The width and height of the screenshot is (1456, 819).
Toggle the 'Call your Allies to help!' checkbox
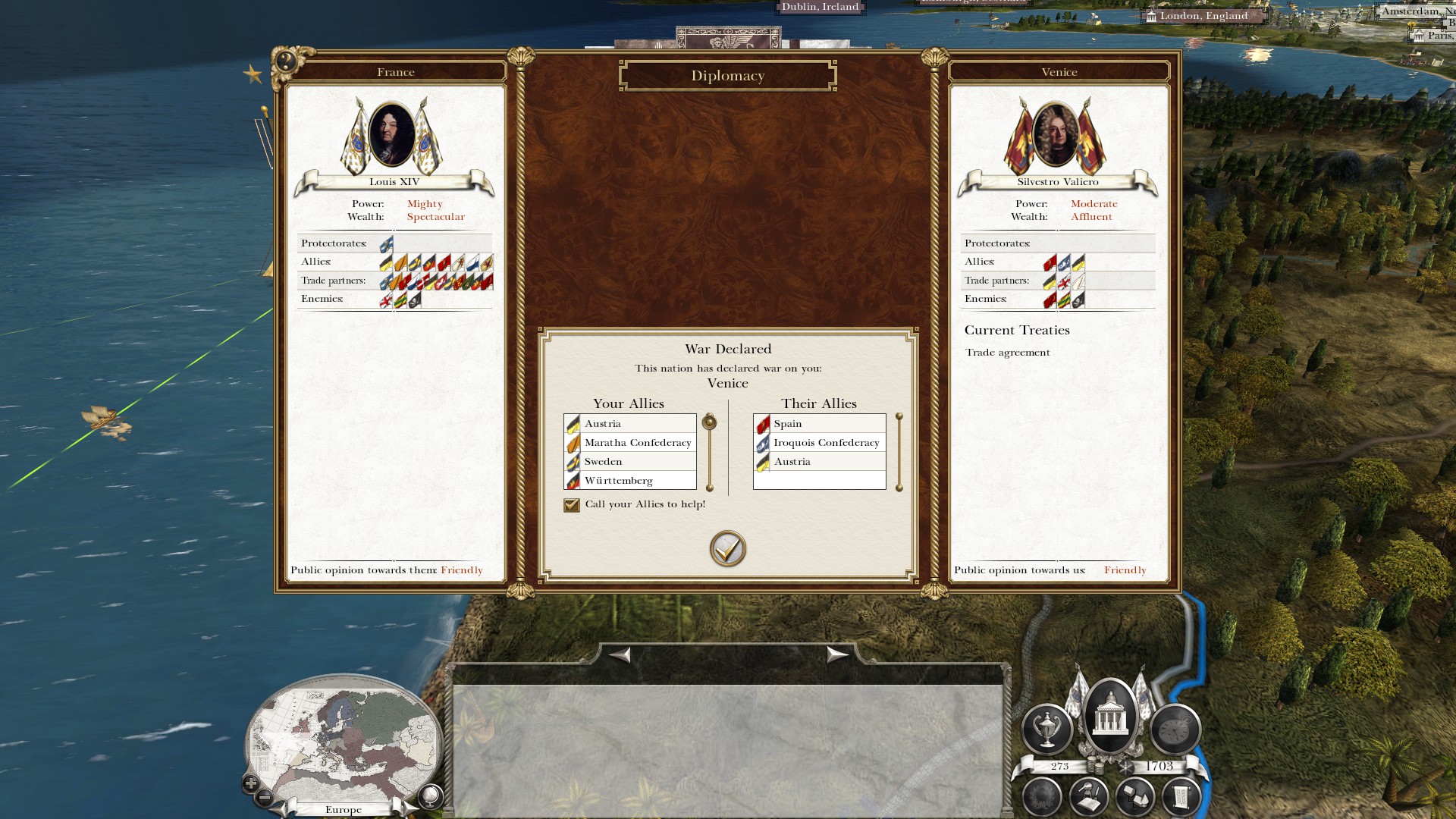point(572,505)
